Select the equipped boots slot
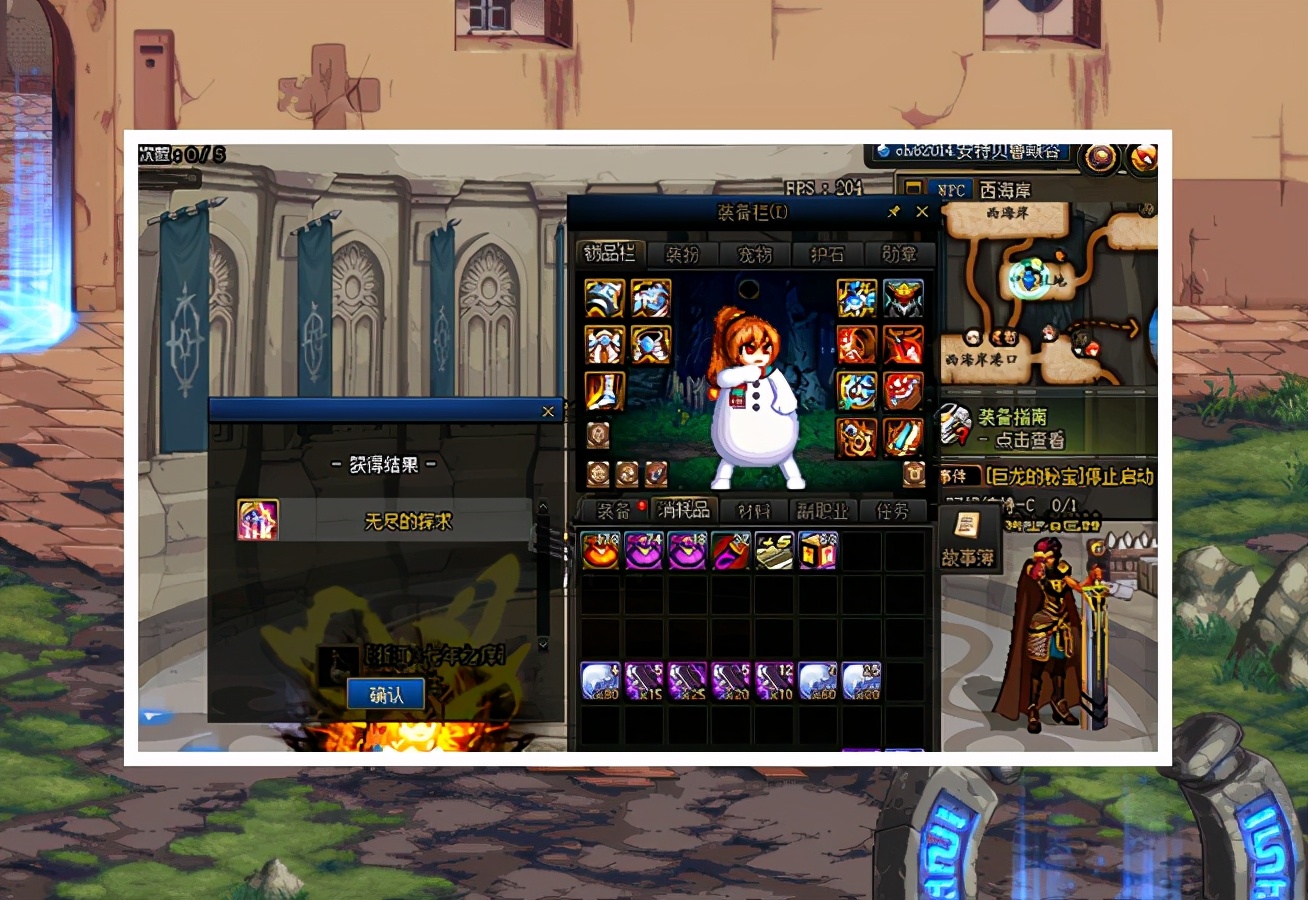1308x900 pixels. coord(604,391)
